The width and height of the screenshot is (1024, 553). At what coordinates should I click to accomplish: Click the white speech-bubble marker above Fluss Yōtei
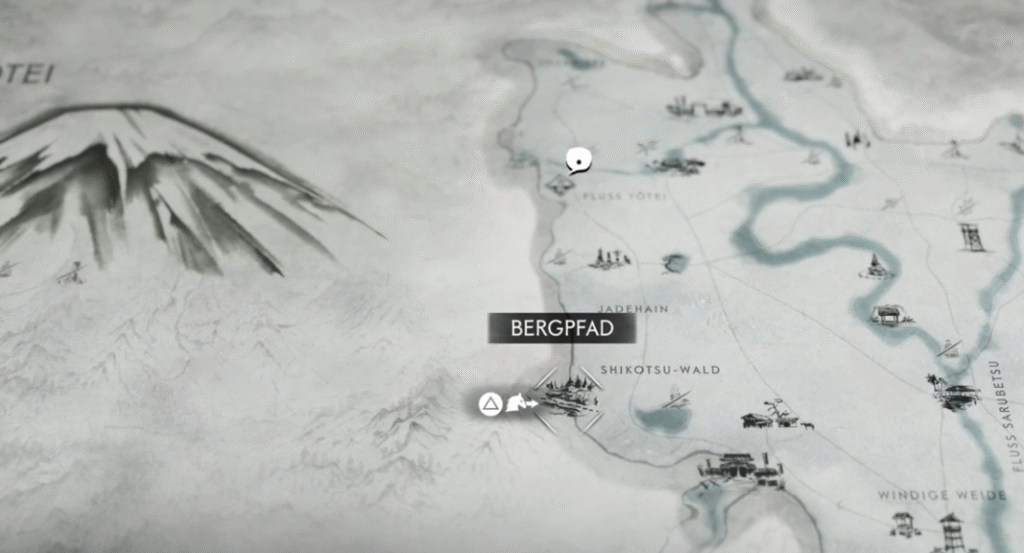point(577,159)
